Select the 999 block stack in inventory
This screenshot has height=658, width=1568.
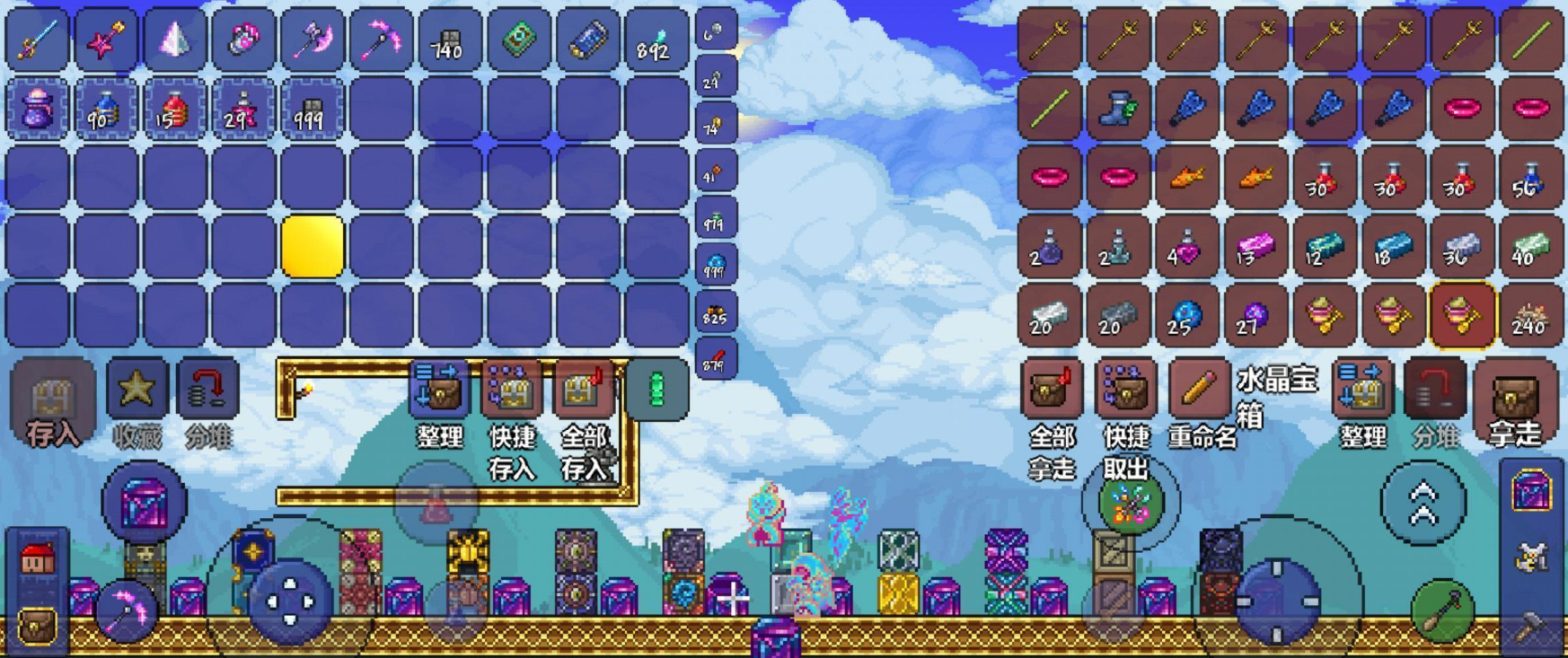click(311, 109)
